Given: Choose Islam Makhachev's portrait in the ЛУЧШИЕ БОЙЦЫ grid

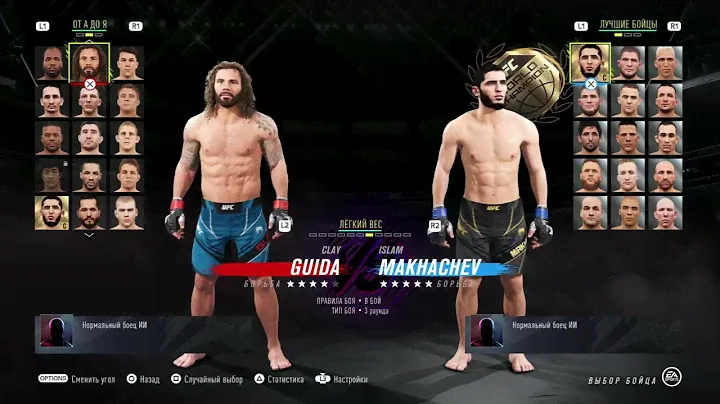Looking at the screenshot, I should pos(590,62).
